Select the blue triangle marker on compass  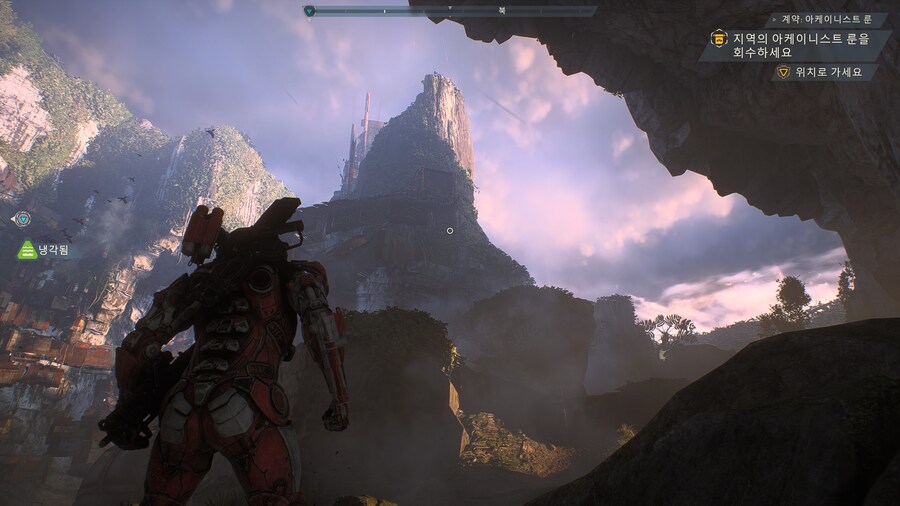point(310,11)
